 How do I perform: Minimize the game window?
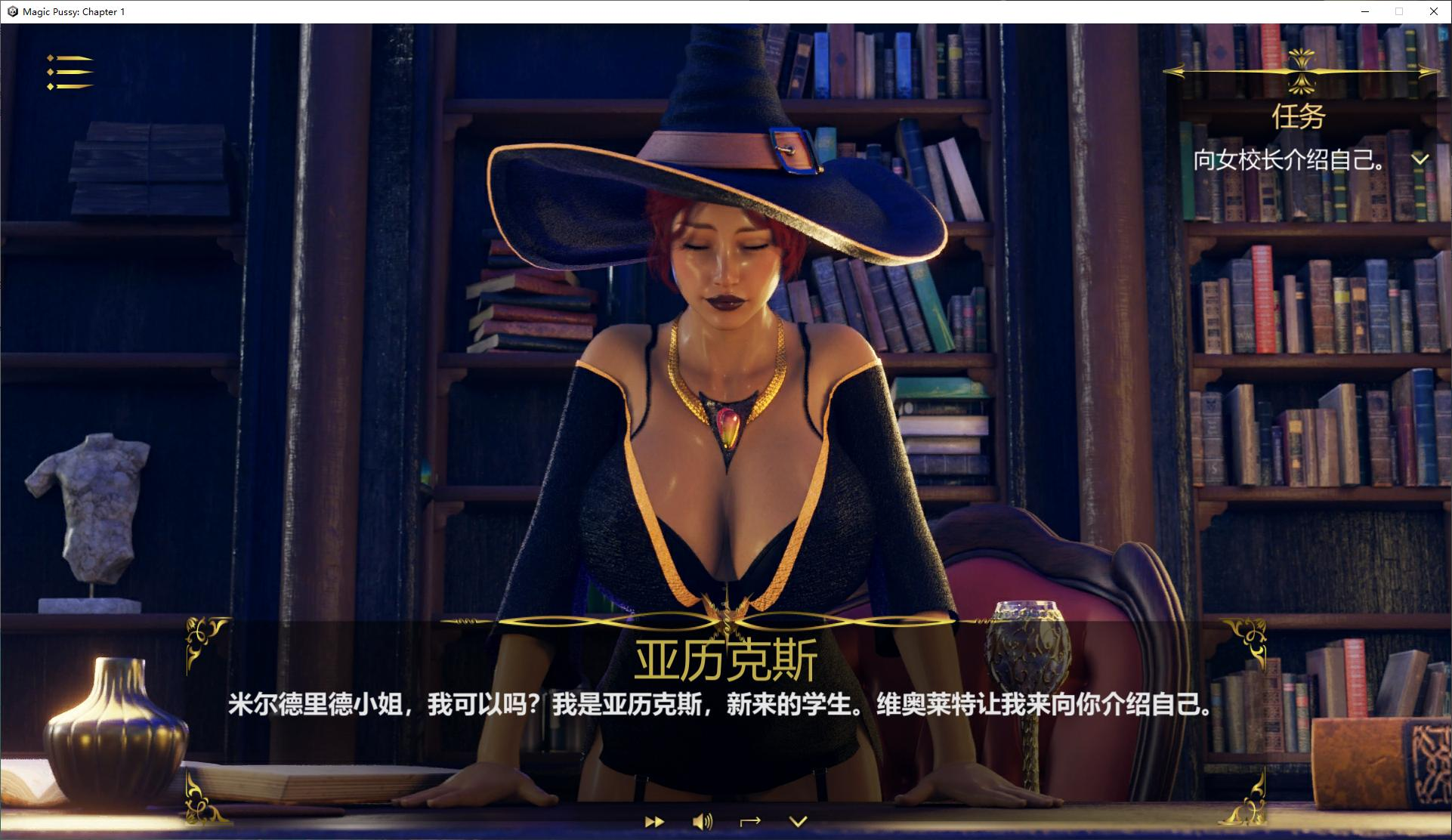pos(1364,11)
